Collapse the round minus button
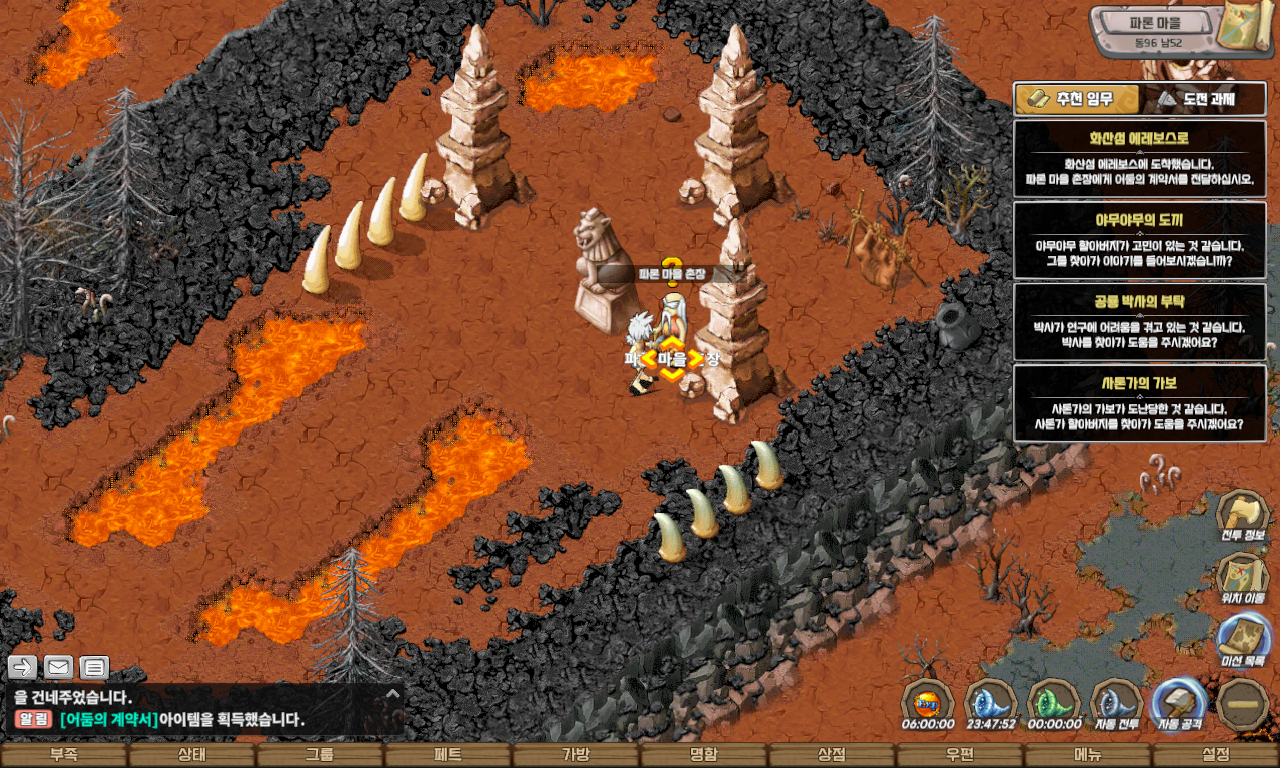Viewport: 1280px width, 768px height. (x=1243, y=703)
